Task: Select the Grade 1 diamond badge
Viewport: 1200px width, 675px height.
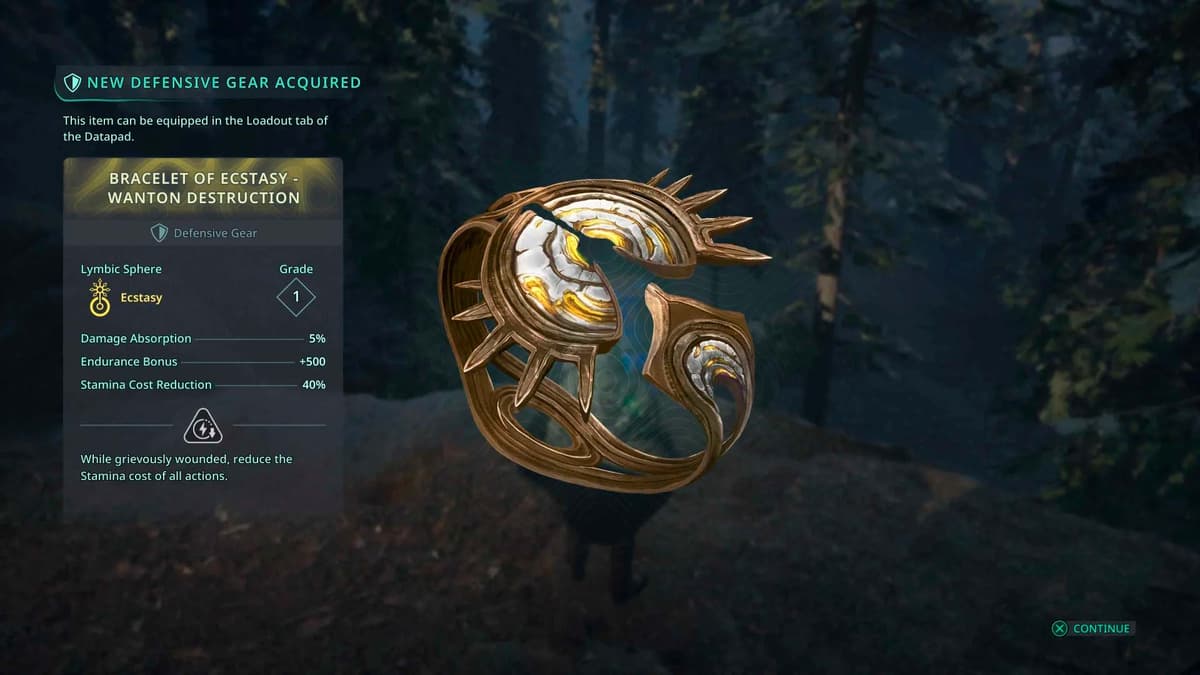Action: tap(296, 297)
